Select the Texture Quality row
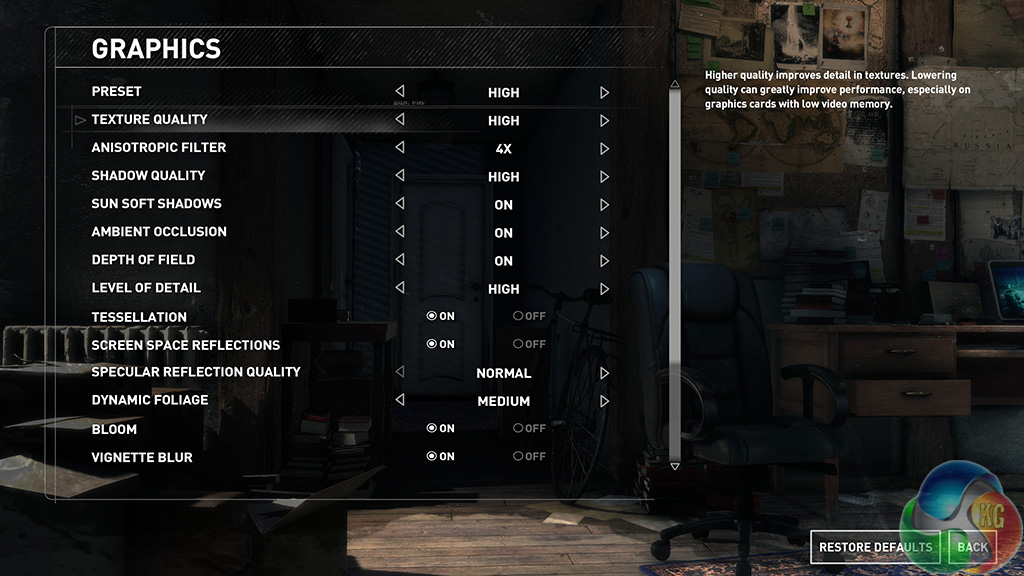This screenshot has width=1024, height=576. [x=150, y=120]
